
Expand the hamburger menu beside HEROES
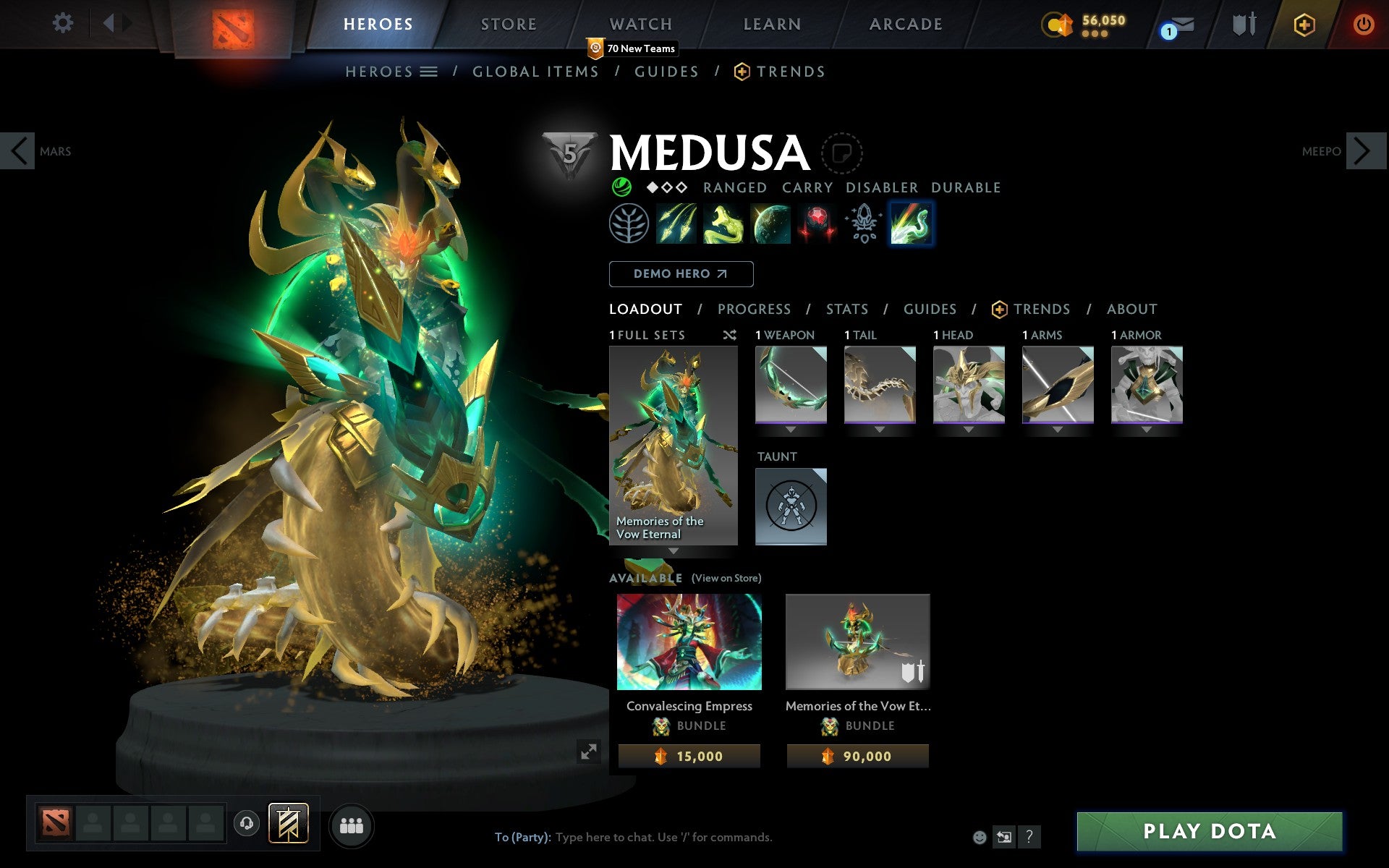tap(429, 72)
